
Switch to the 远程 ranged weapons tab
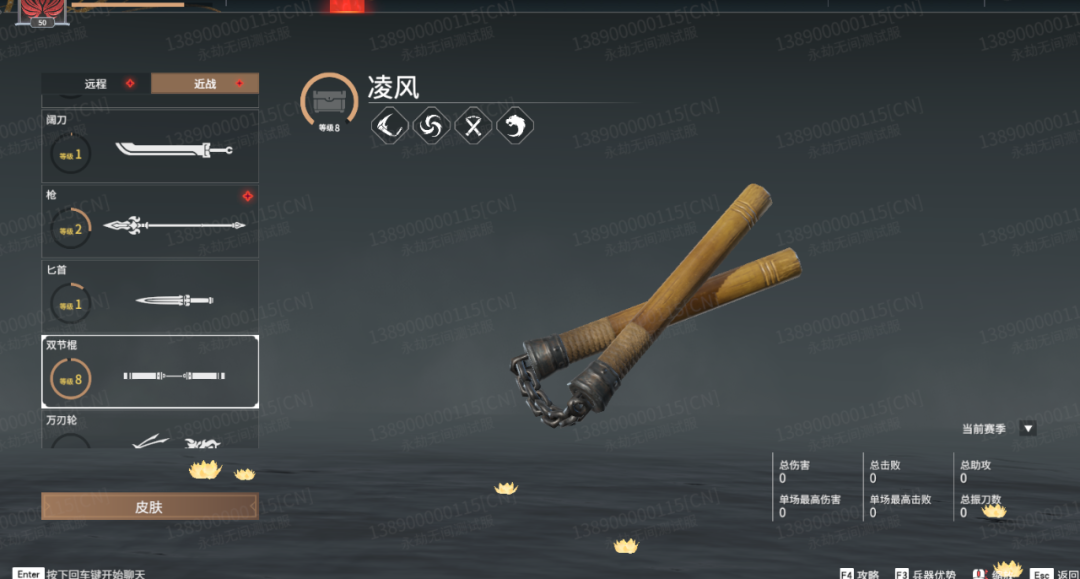pyautogui.click(x=96, y=84)
